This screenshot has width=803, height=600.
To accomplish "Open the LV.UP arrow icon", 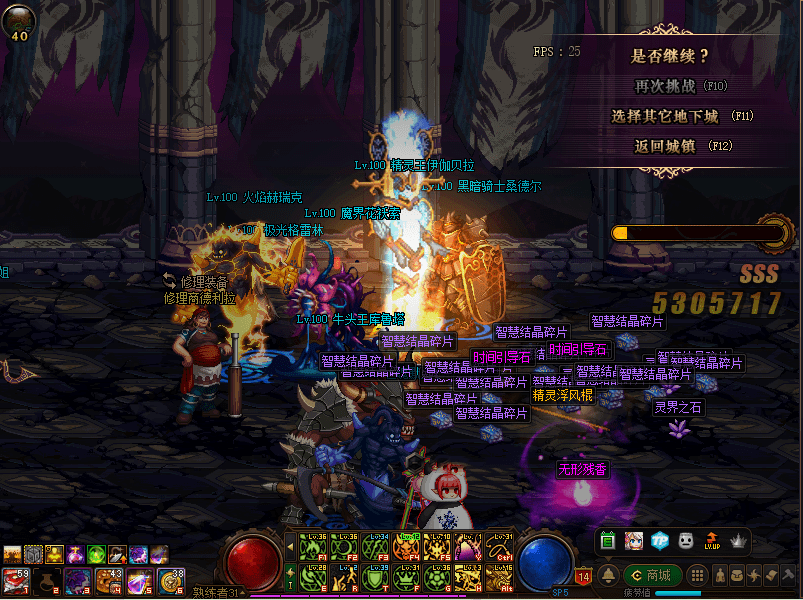I will (x=712, y=541).
